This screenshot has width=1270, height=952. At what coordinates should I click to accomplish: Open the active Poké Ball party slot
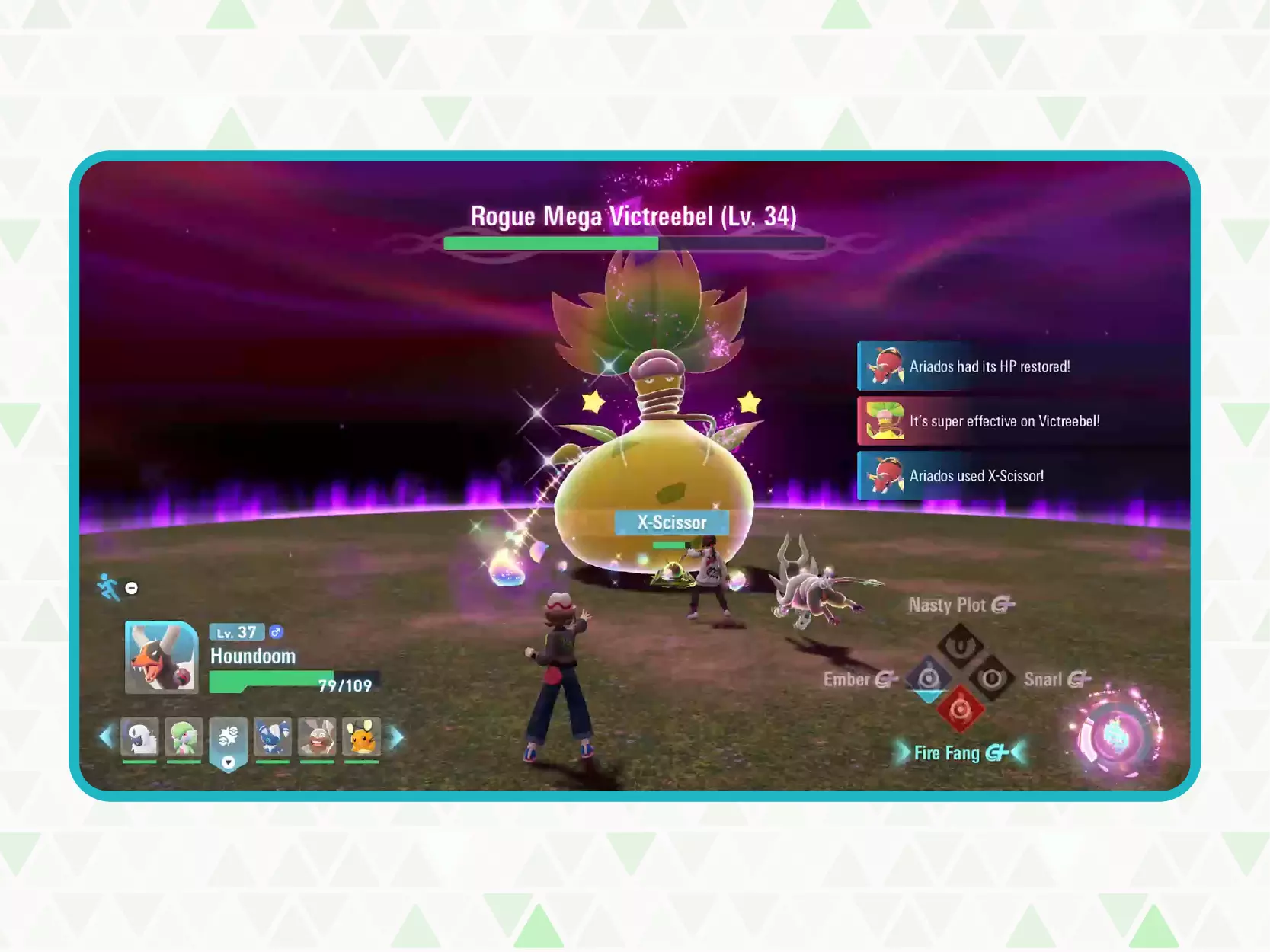[229, 739]
